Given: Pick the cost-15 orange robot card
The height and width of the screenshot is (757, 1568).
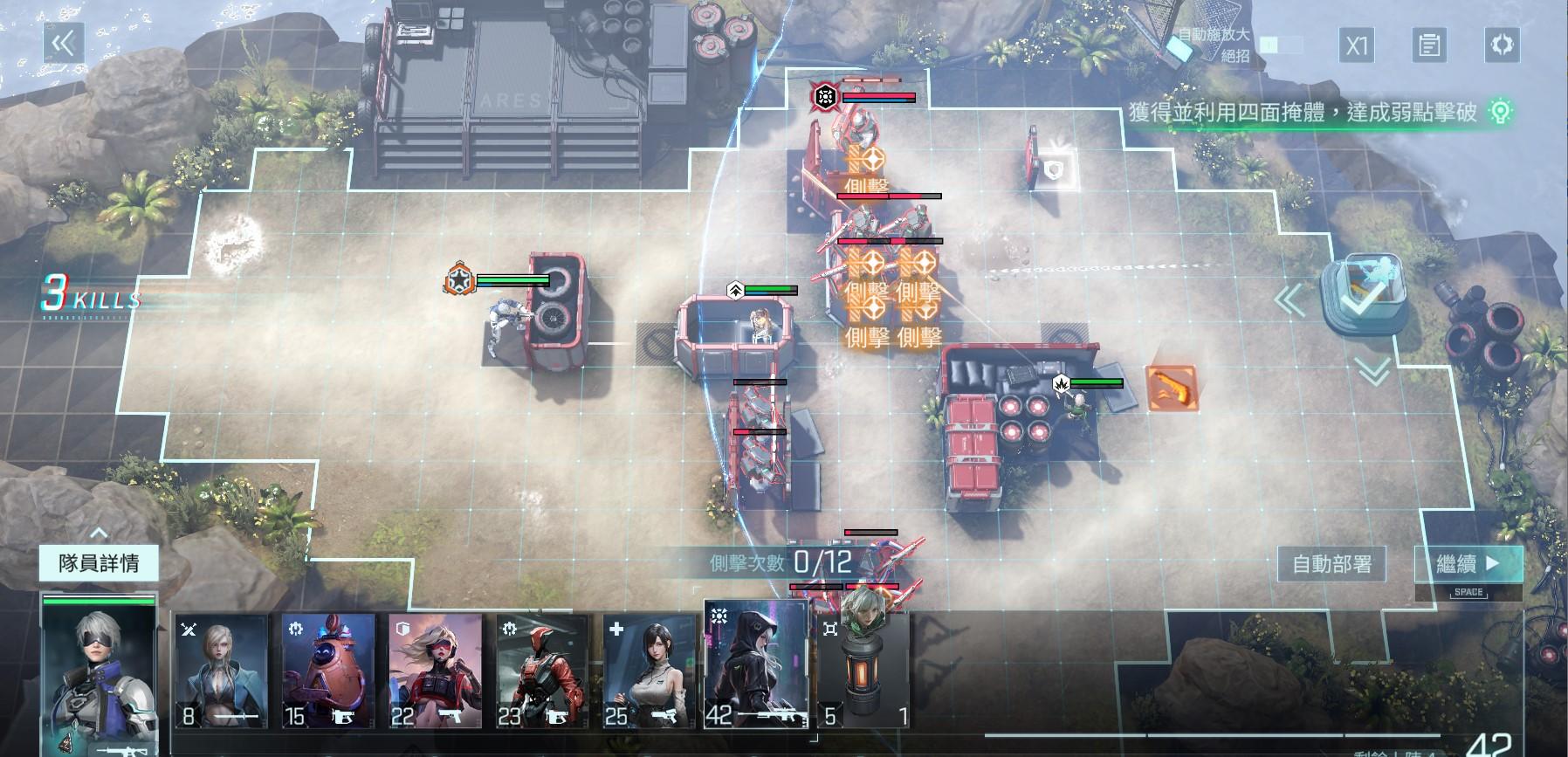Looking at the screenshot, I should coord(328,671).
